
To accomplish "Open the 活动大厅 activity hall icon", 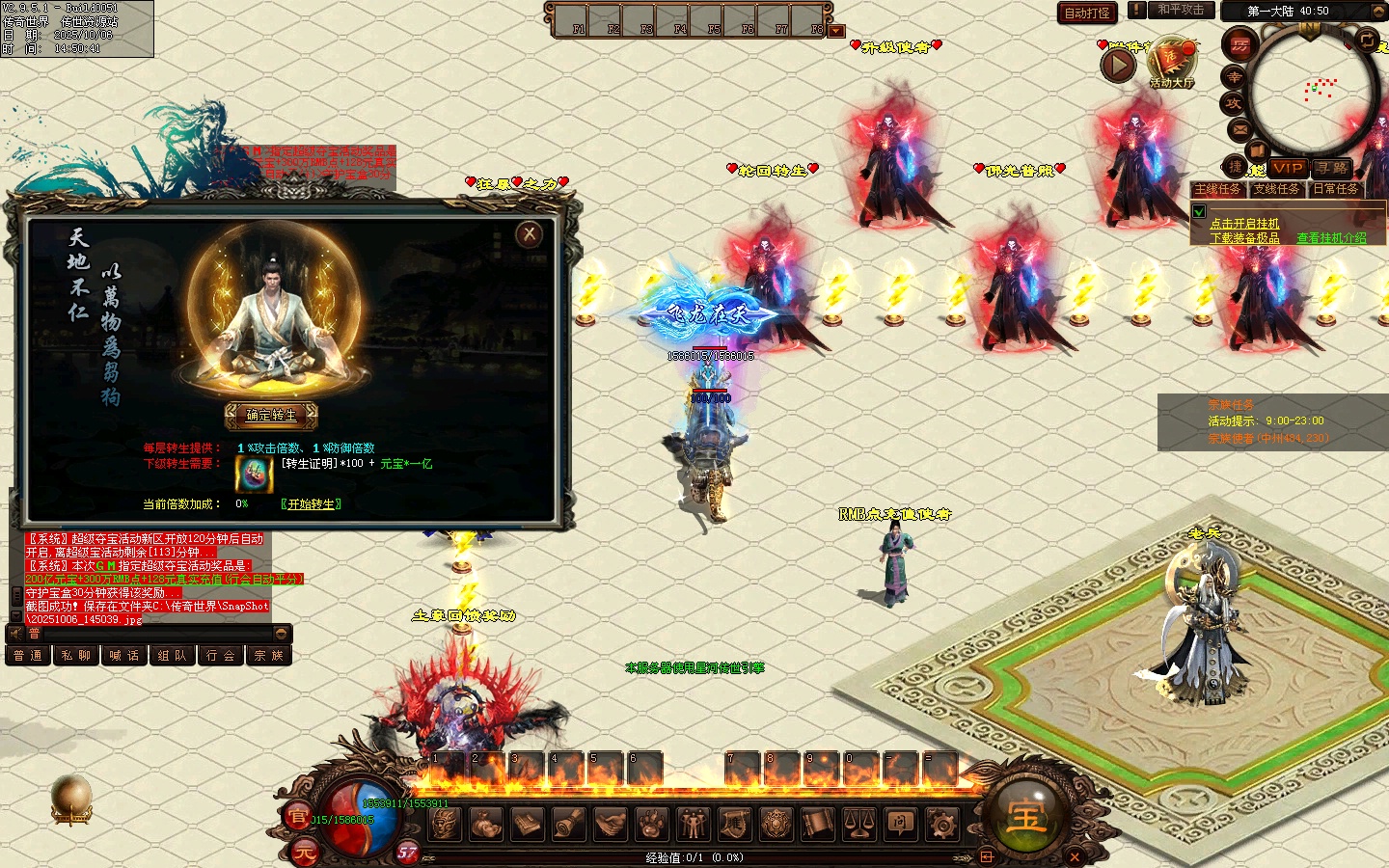I will pos(1171,64).
